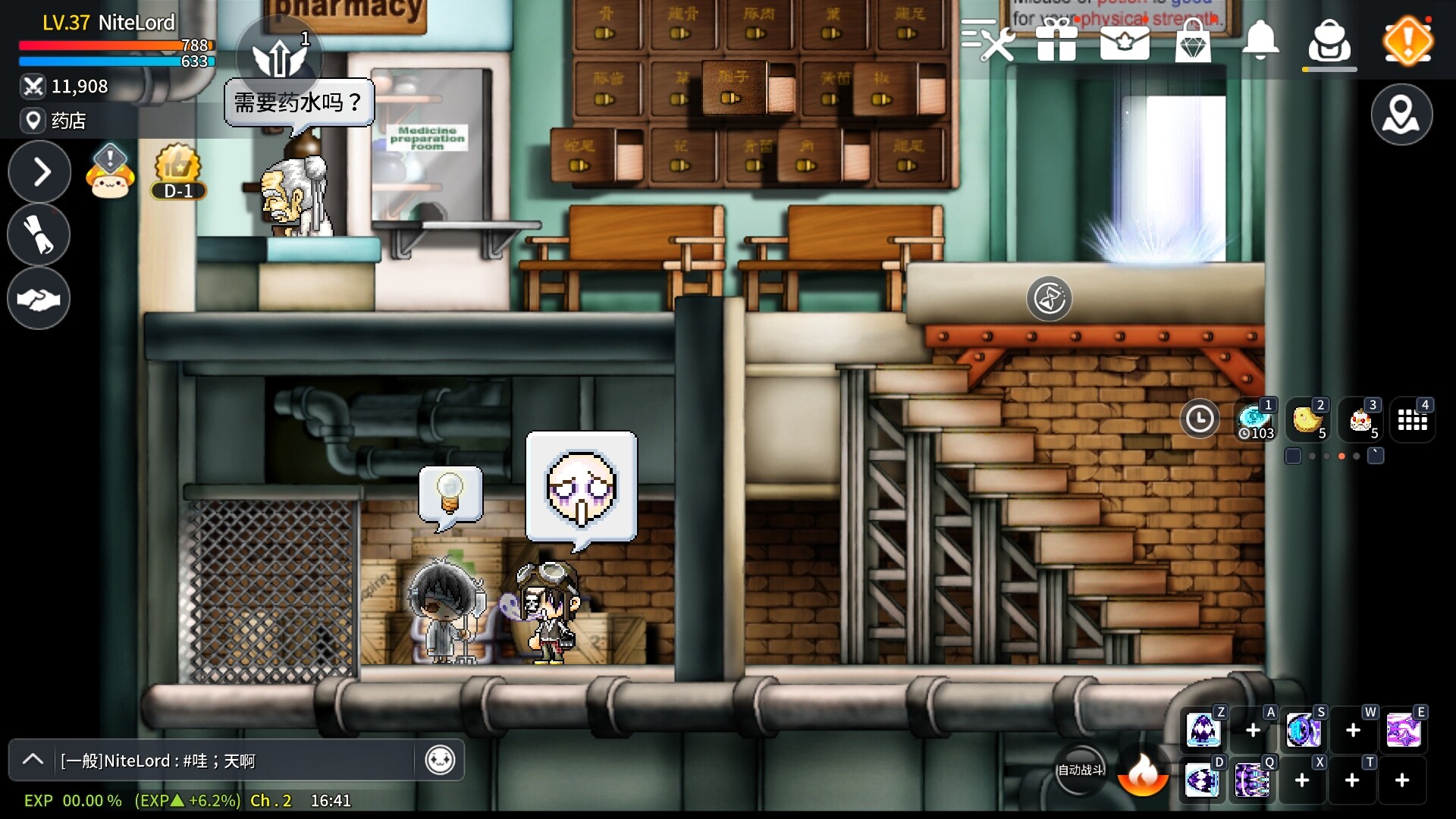This screenshot has height=819, width=1456.
Task: Open the handshake trade button
Action: point(39,298)
